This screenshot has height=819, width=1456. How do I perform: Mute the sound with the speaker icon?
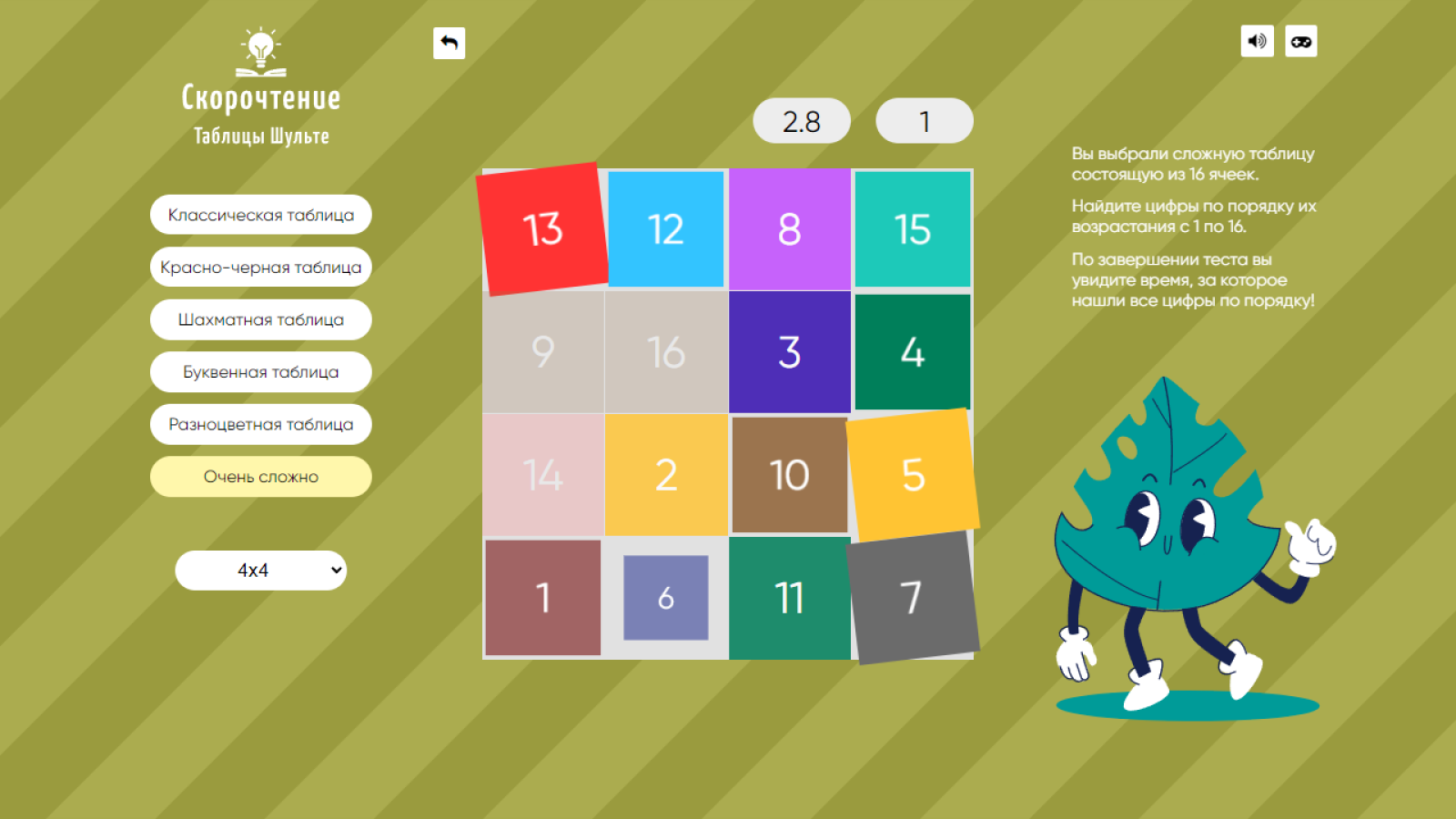[1257, 42]
